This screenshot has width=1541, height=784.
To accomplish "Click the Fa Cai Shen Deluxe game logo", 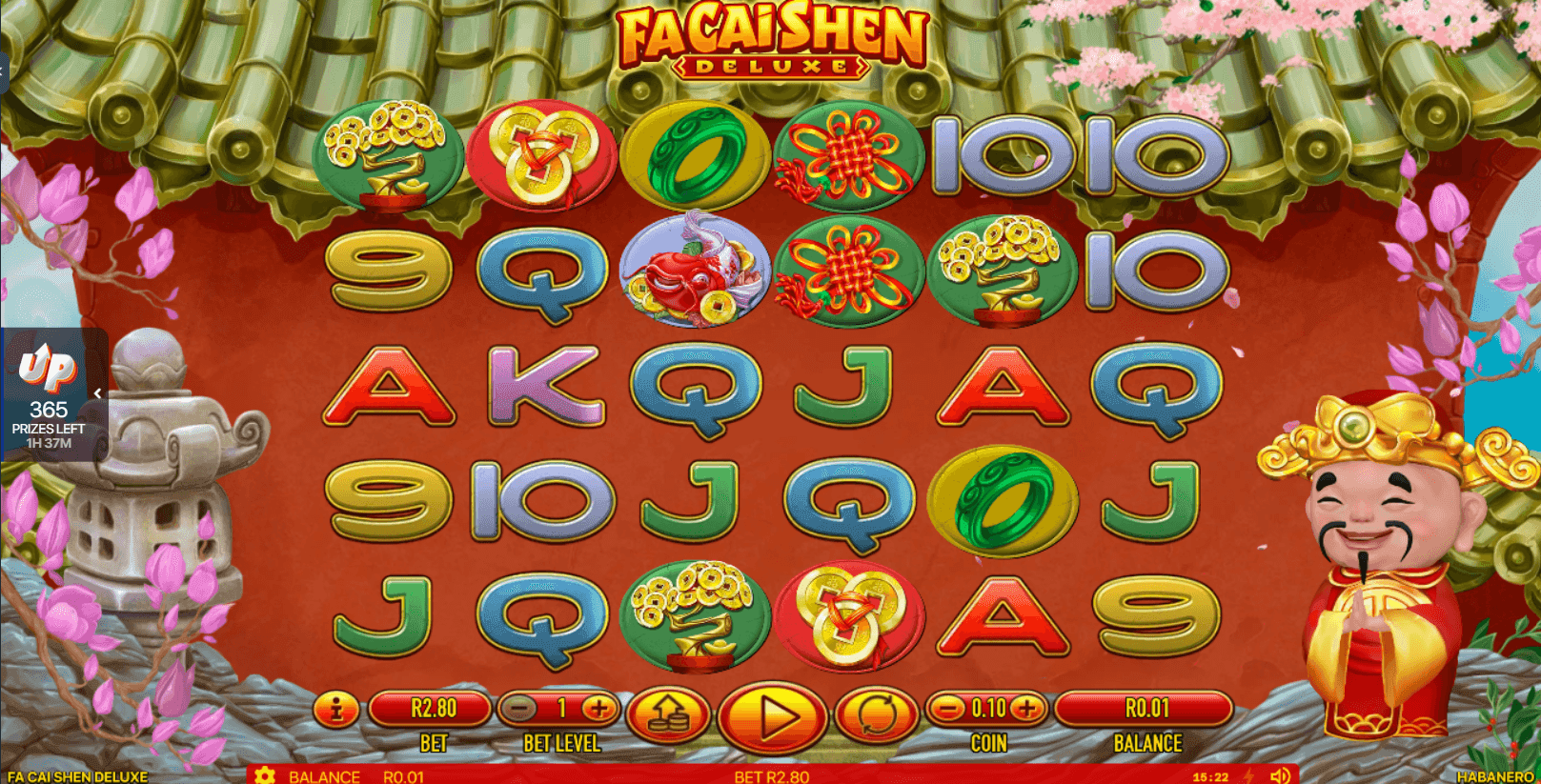I will pyautogui.click(x=772, y=41).
